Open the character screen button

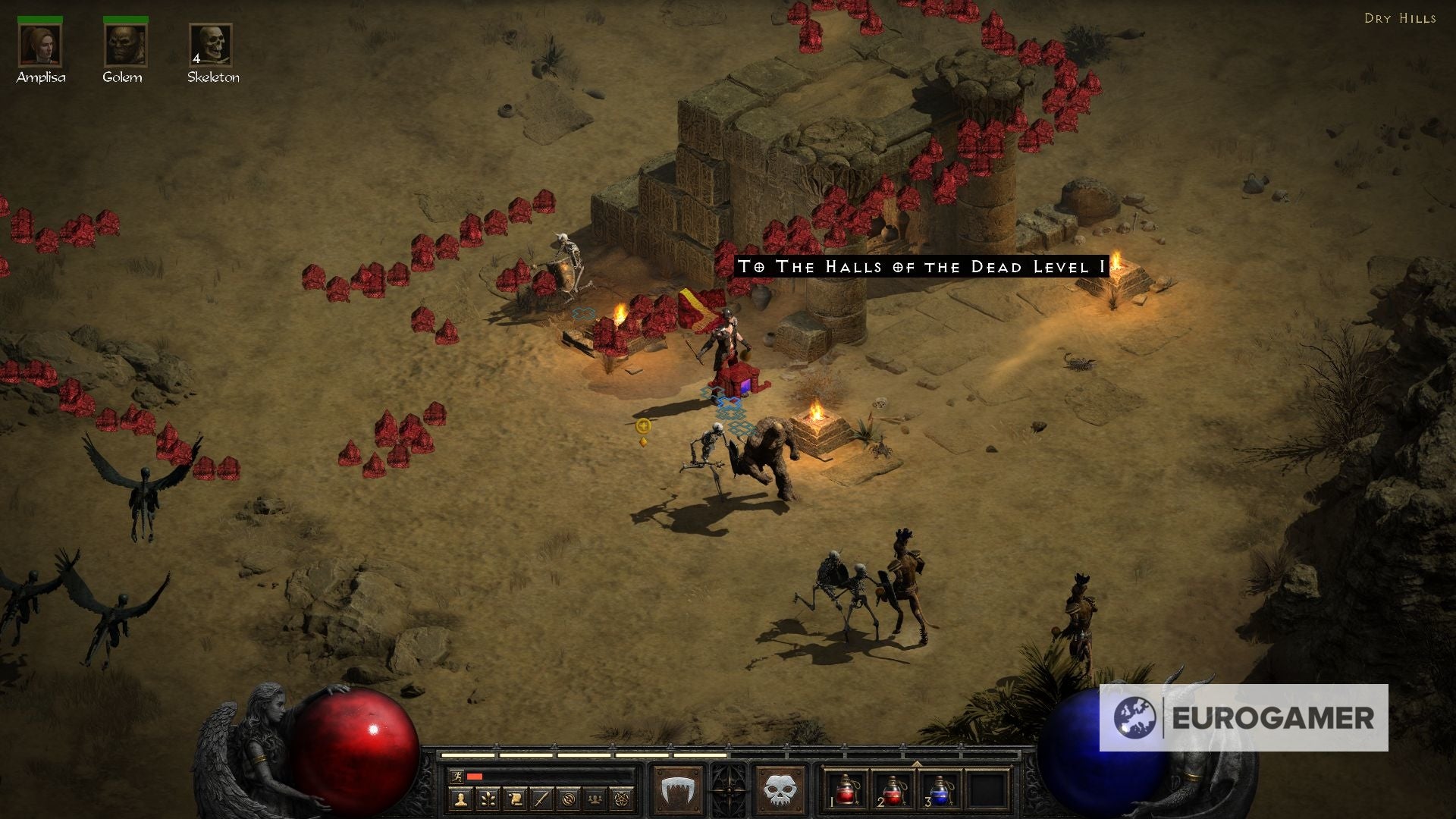click(460, 798)
